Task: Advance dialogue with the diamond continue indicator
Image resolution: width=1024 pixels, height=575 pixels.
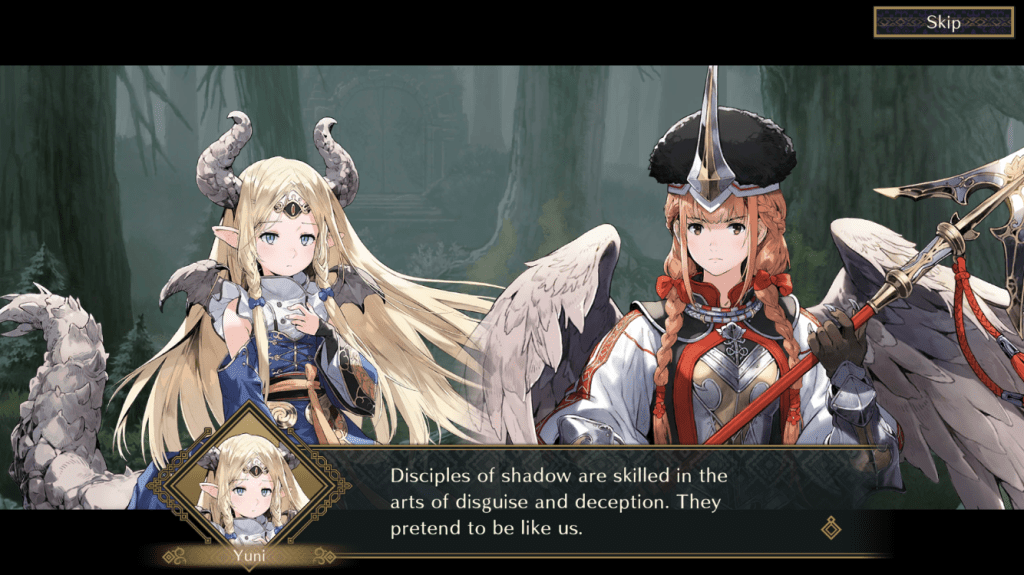Action: tap(830, 527)
